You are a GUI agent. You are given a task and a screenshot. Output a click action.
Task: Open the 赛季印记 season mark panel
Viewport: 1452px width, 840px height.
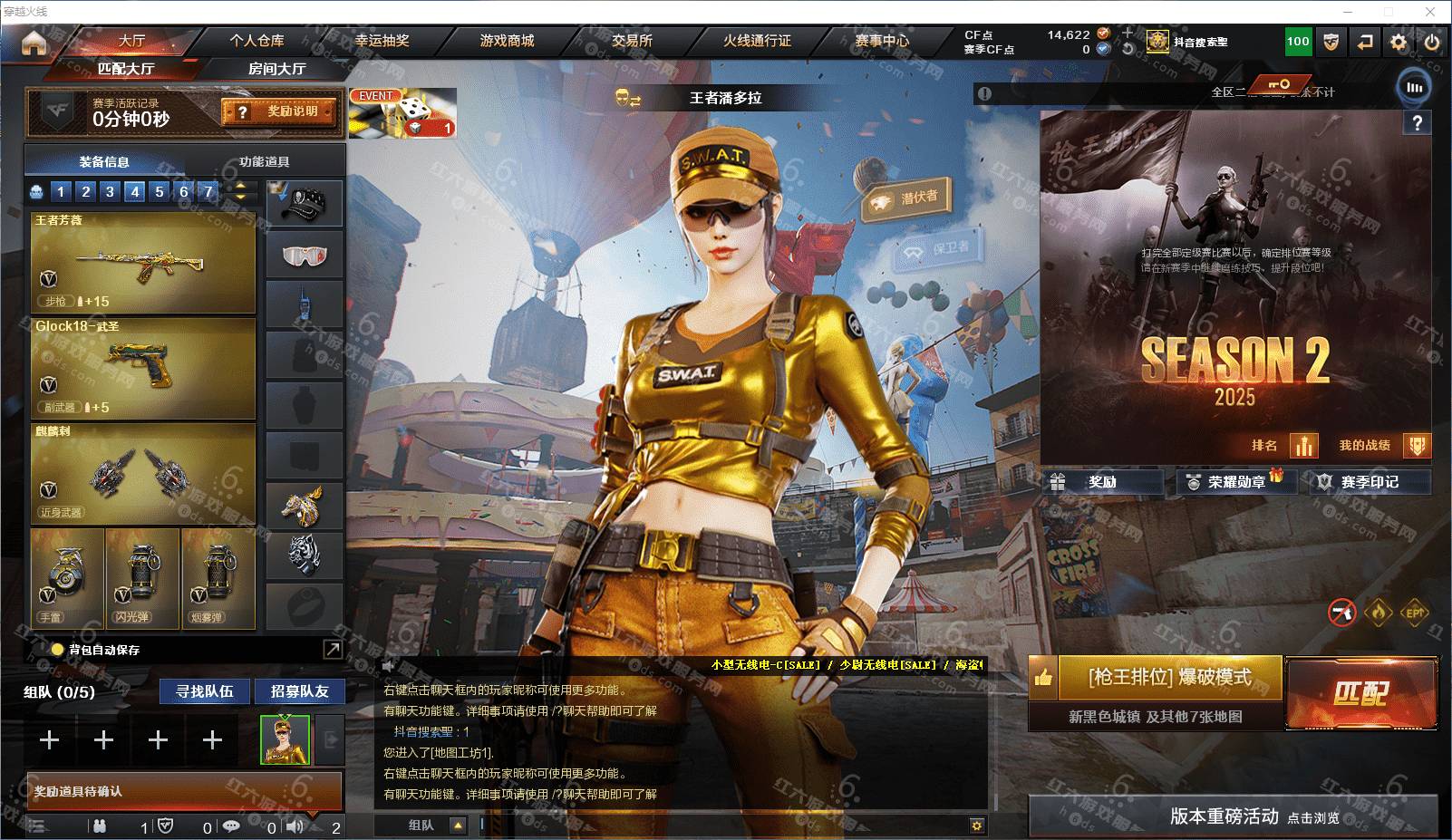pyautogui.click(x=1369, y=482)
